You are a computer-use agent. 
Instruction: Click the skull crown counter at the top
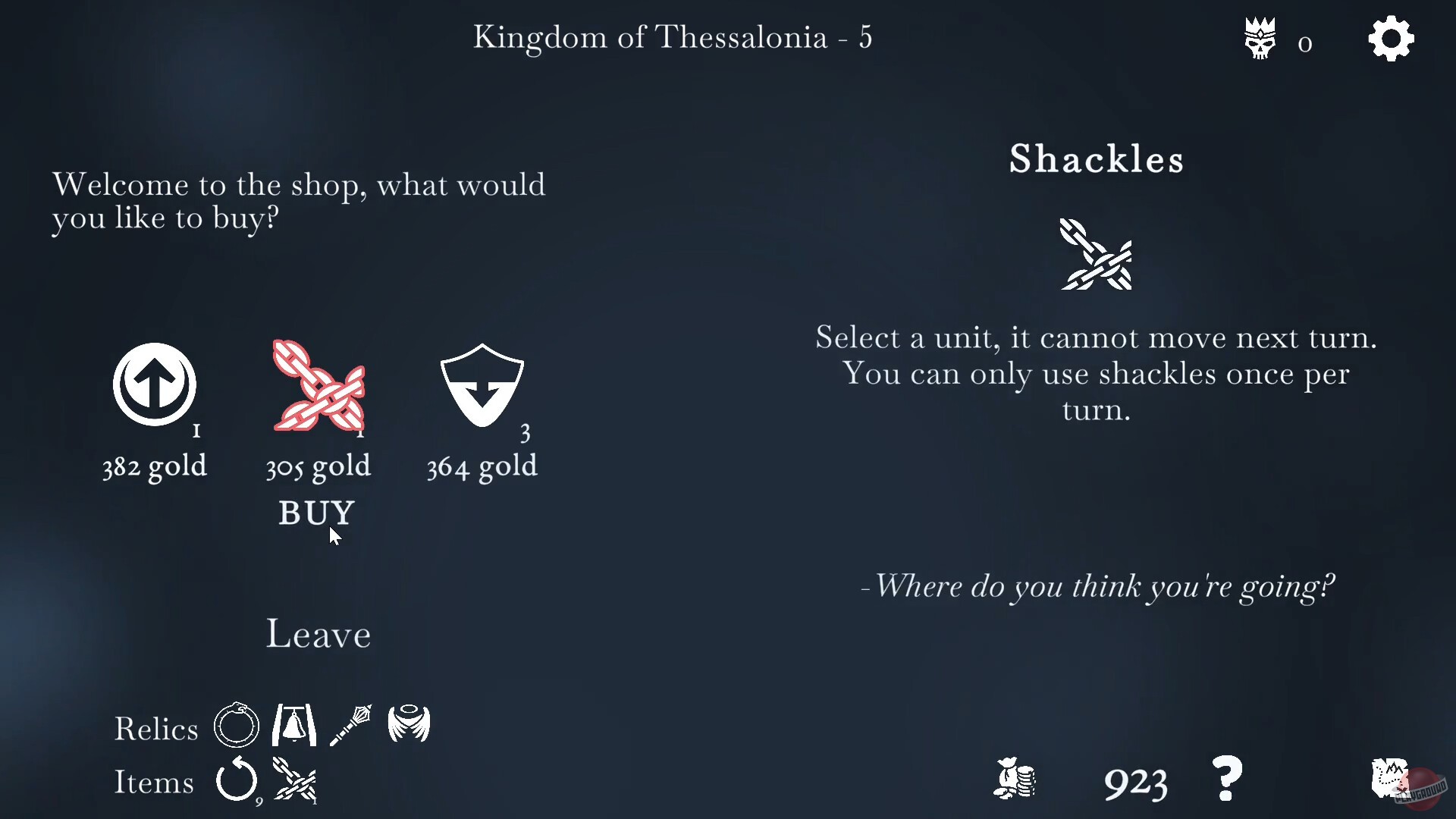pos(1260,38)
